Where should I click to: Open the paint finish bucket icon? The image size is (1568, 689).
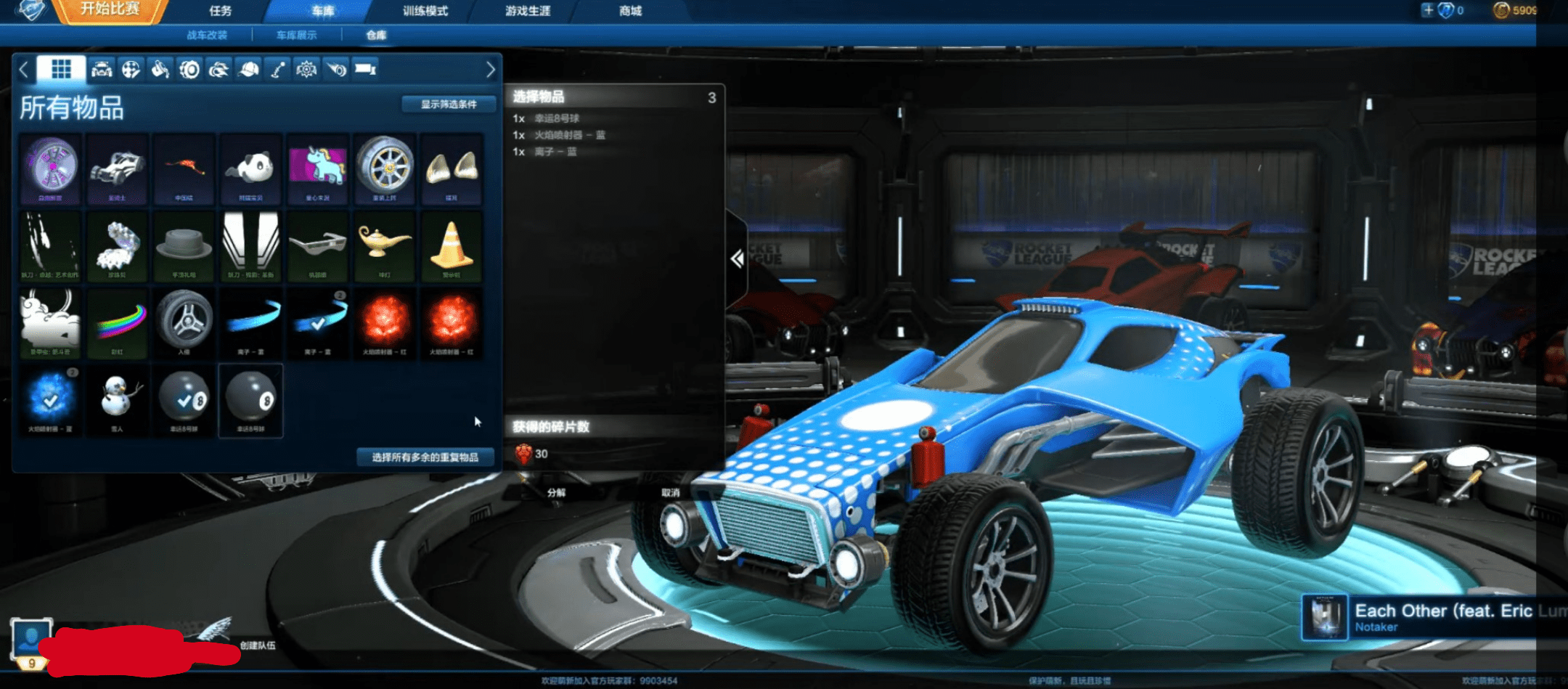click(x=160, y=69)
